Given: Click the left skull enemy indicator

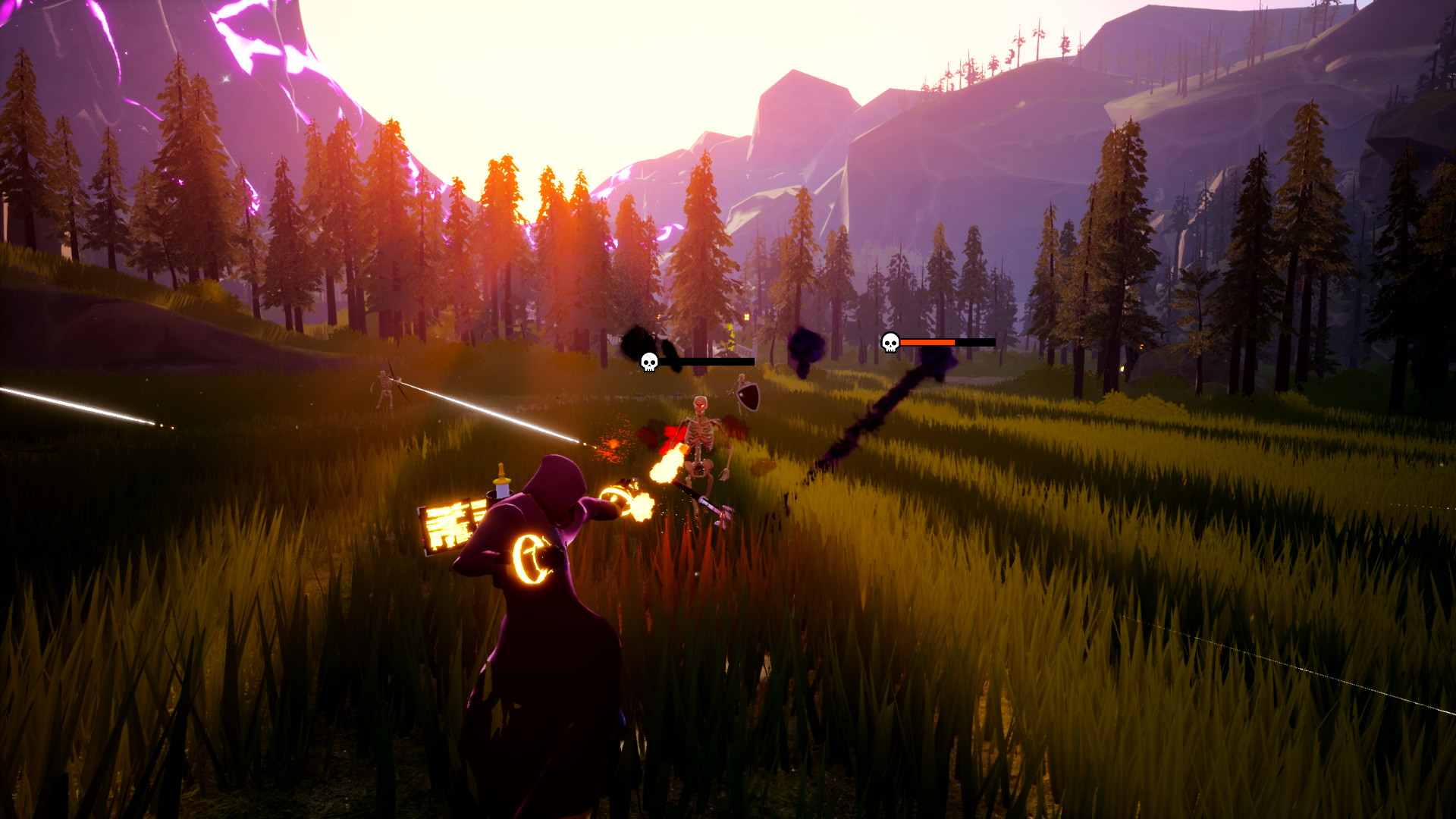Looking at the screenshot, I should coord(648,362).
